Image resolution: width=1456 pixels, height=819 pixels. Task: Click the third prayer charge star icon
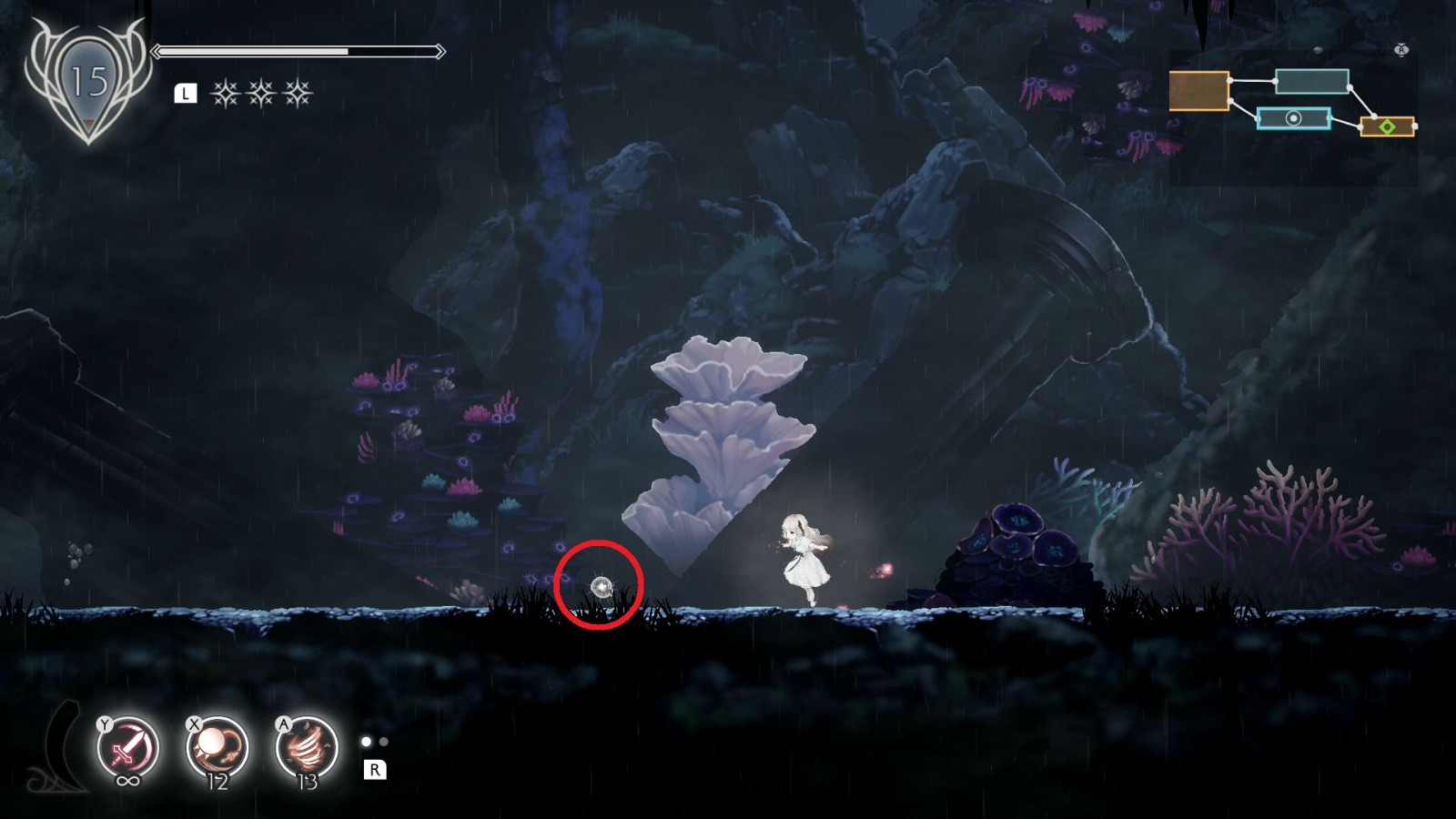[296, 91]
